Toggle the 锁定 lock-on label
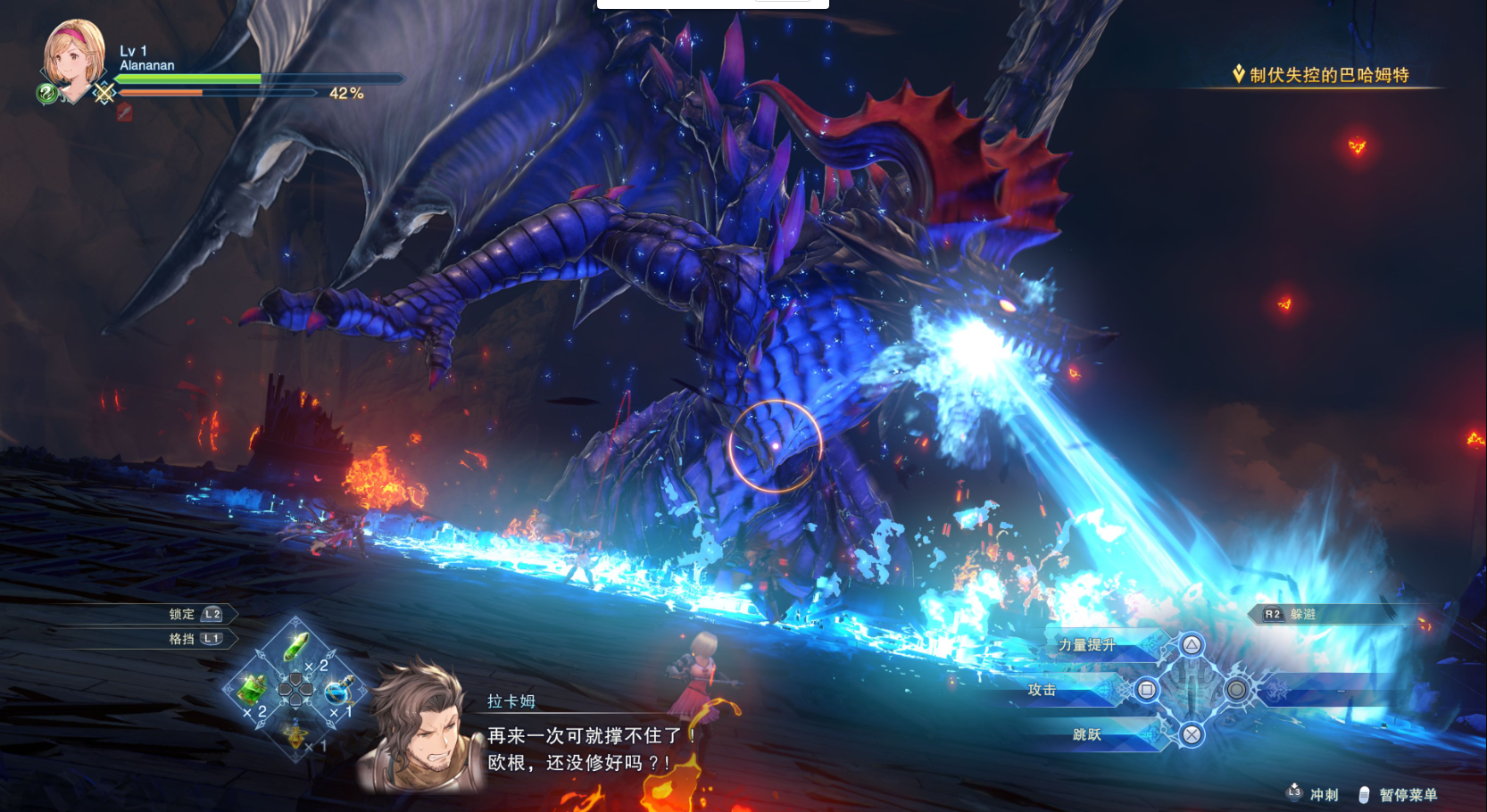The image size is (1487, 812). pyautogui.click(x=182, y=614)
